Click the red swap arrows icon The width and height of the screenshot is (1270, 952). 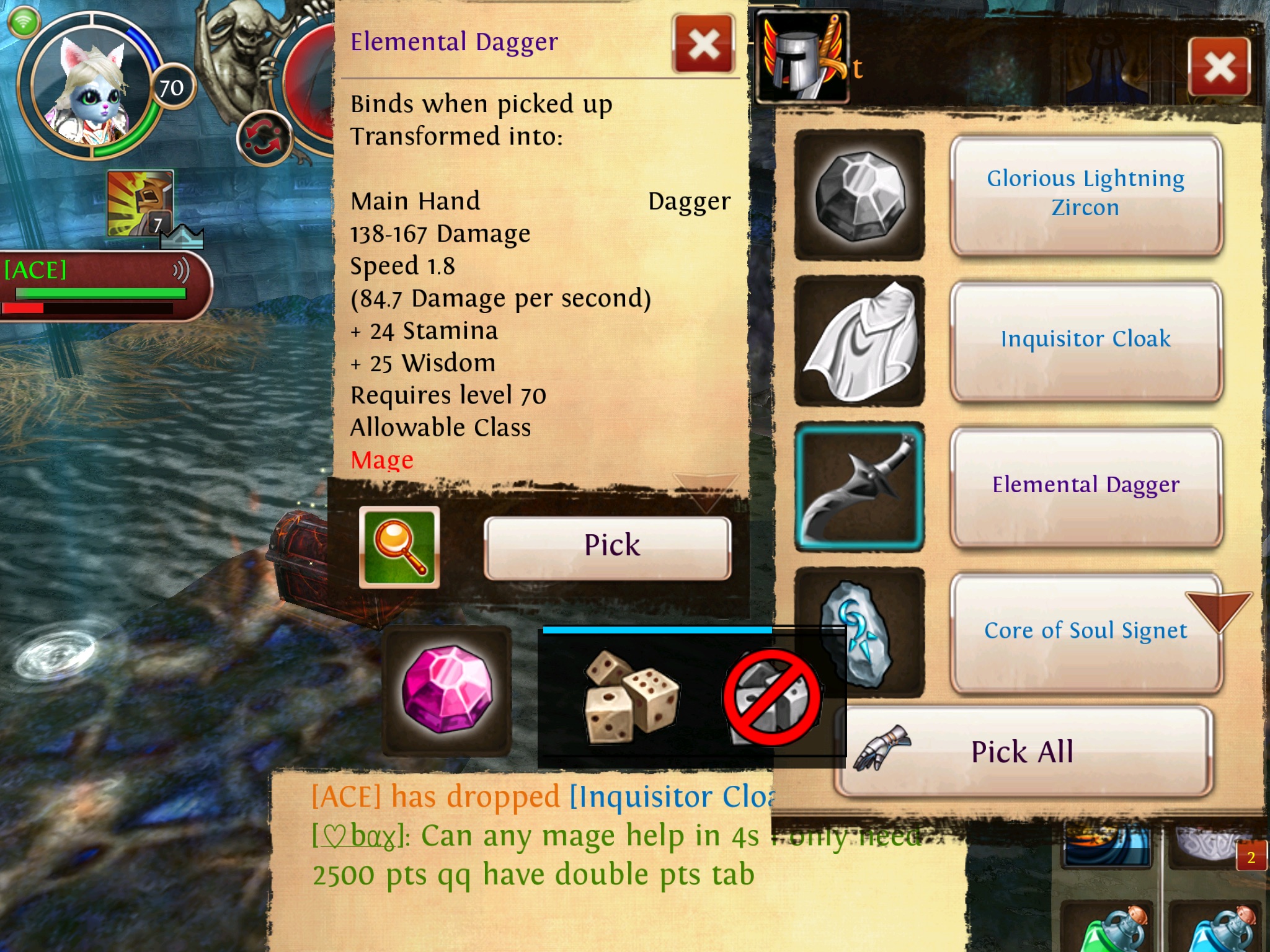pyautogui.click(x=265, y=139)
